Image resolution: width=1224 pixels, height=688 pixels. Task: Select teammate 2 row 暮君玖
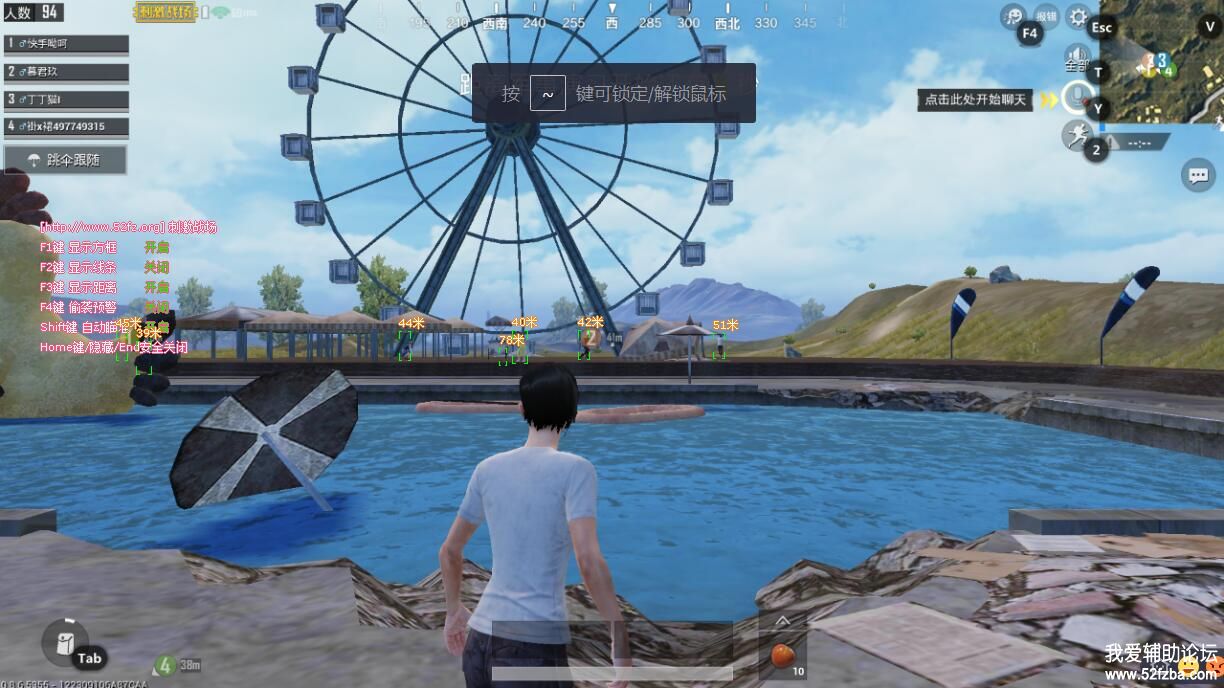click(x=66, y=72)
